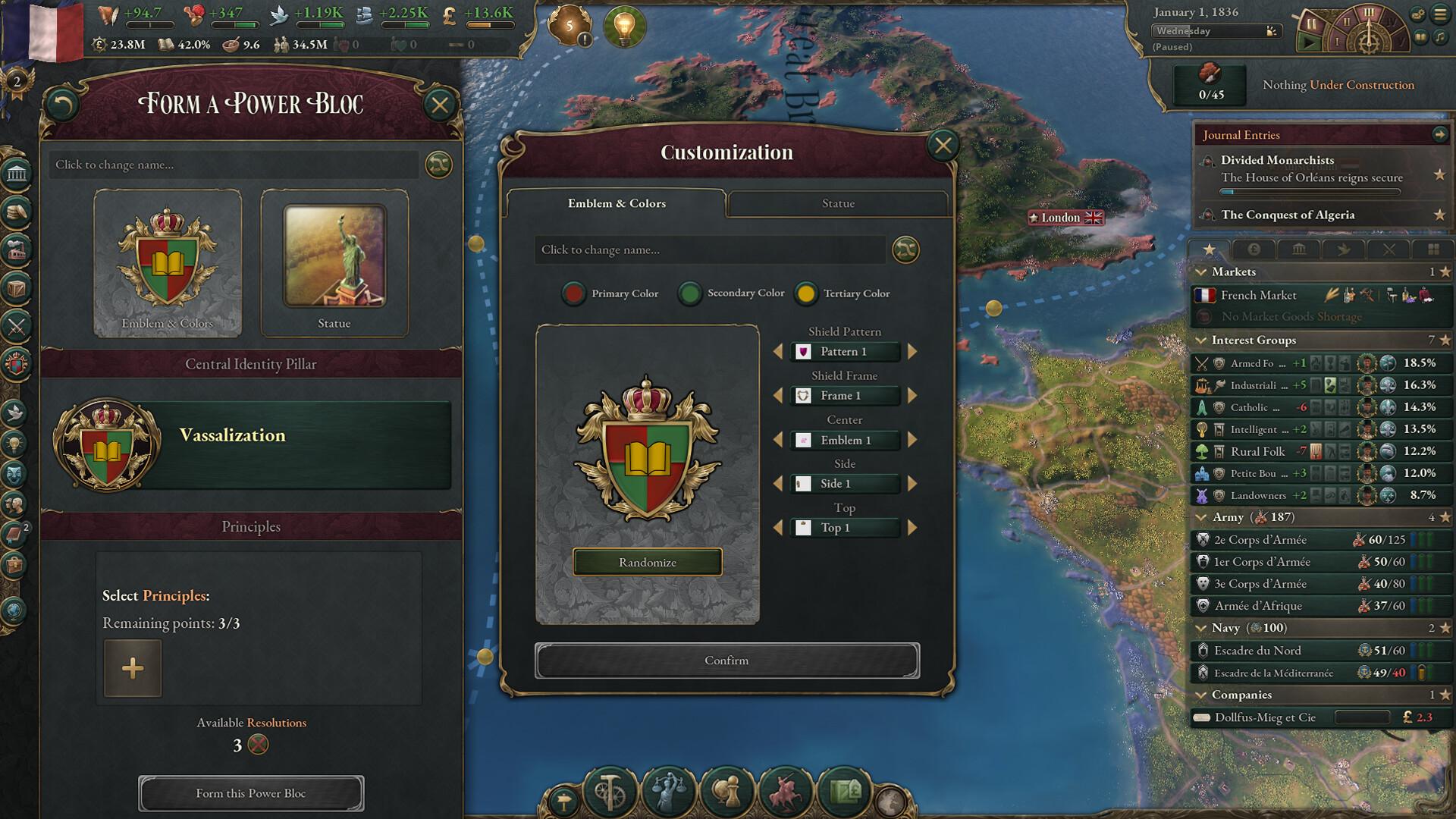Collapse the Markets section

pyautogui.click(x=1202, y=271)
